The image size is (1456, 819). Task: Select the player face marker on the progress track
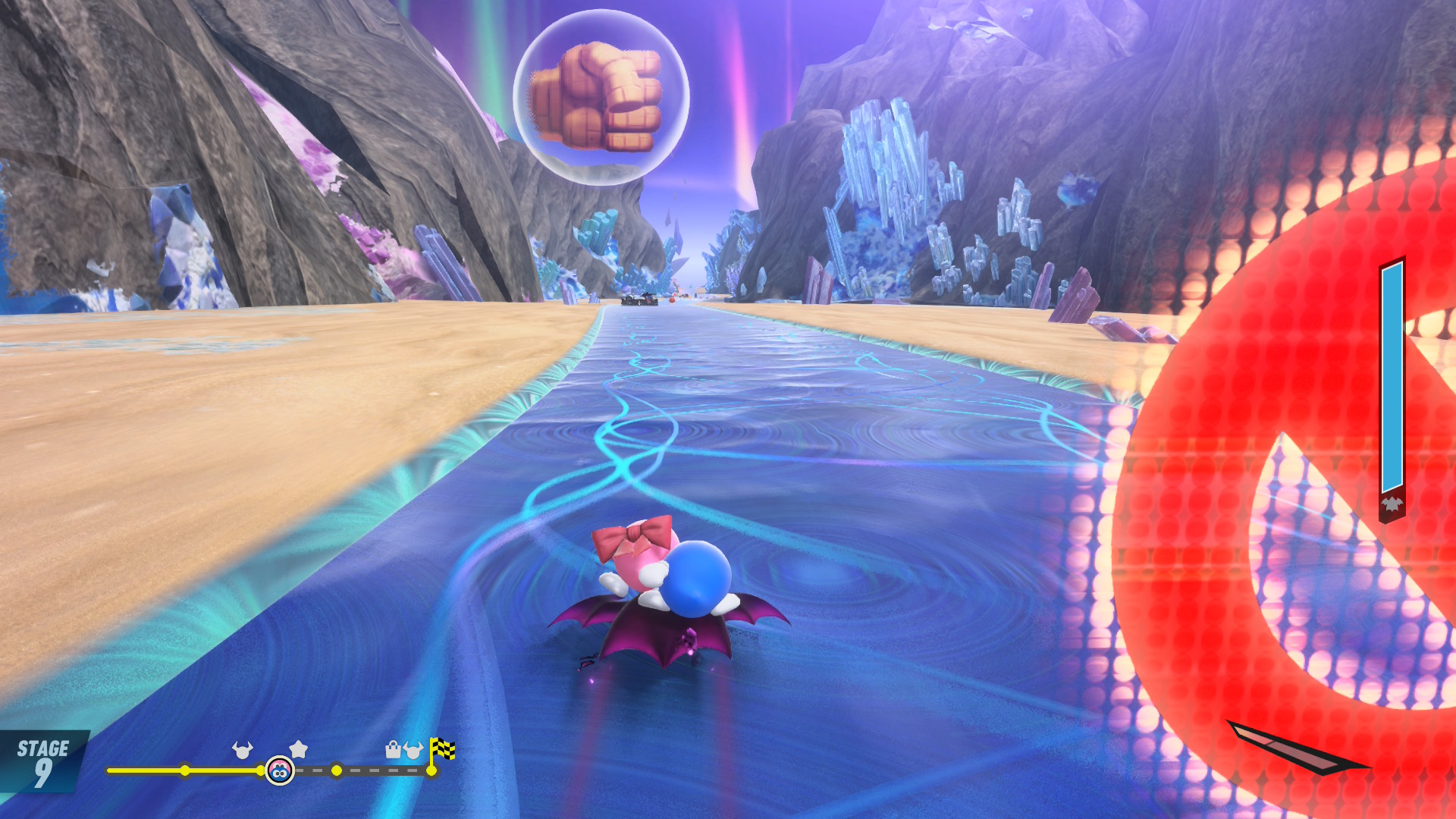(x=280, y=771)
